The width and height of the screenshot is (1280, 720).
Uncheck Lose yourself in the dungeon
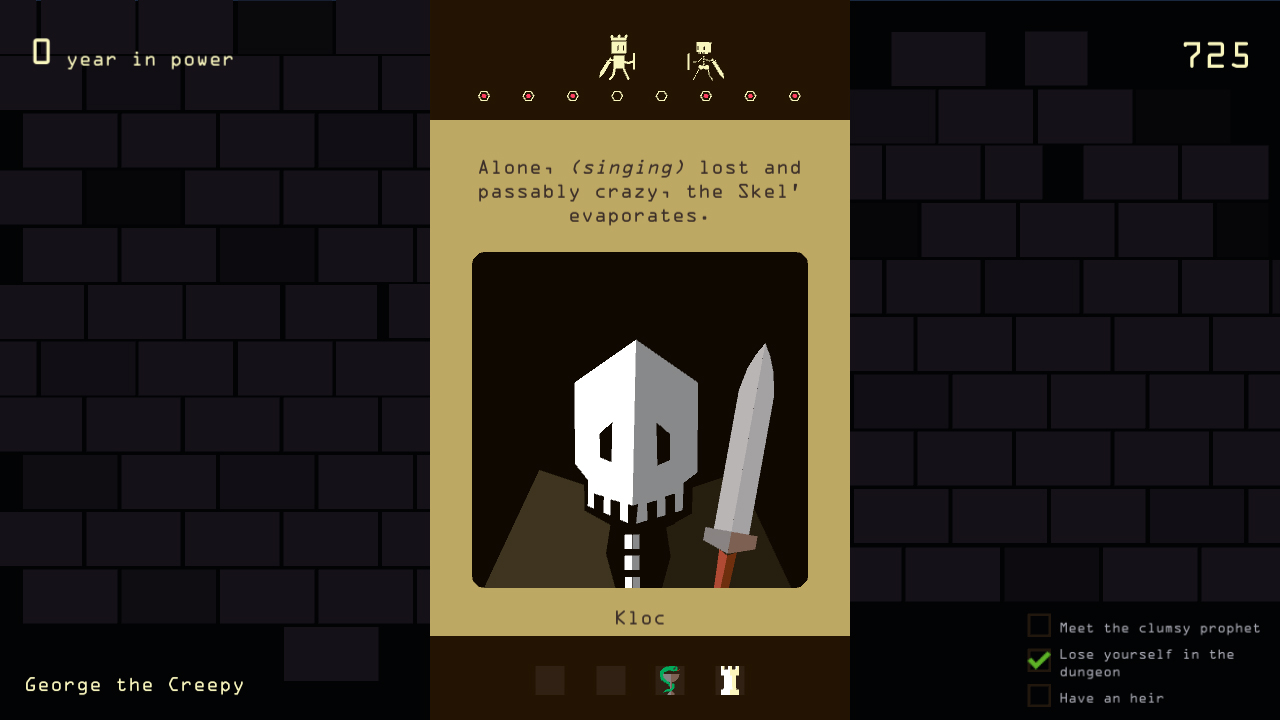1039,659
